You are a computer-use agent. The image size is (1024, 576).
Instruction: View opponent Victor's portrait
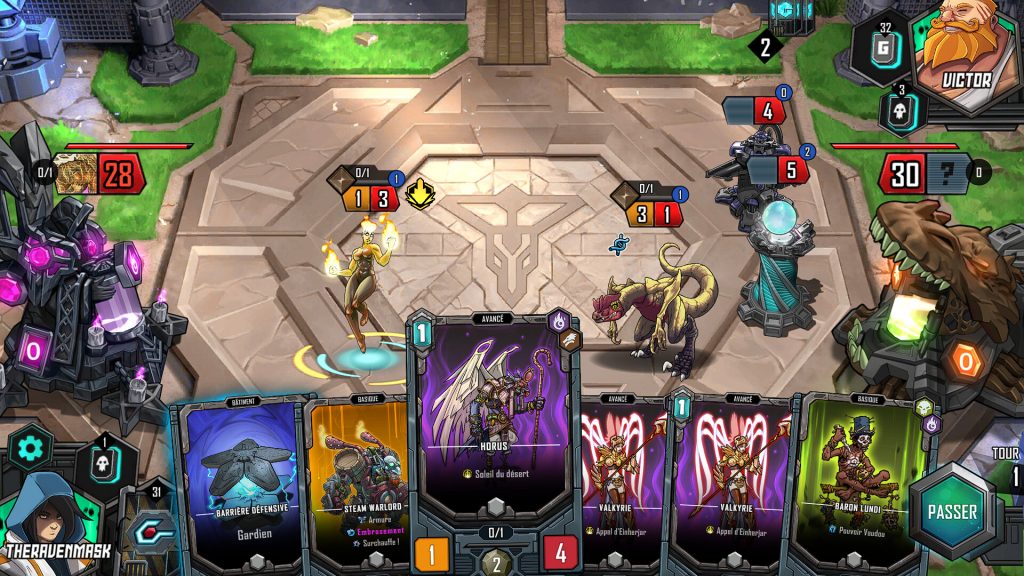(964, 50)
